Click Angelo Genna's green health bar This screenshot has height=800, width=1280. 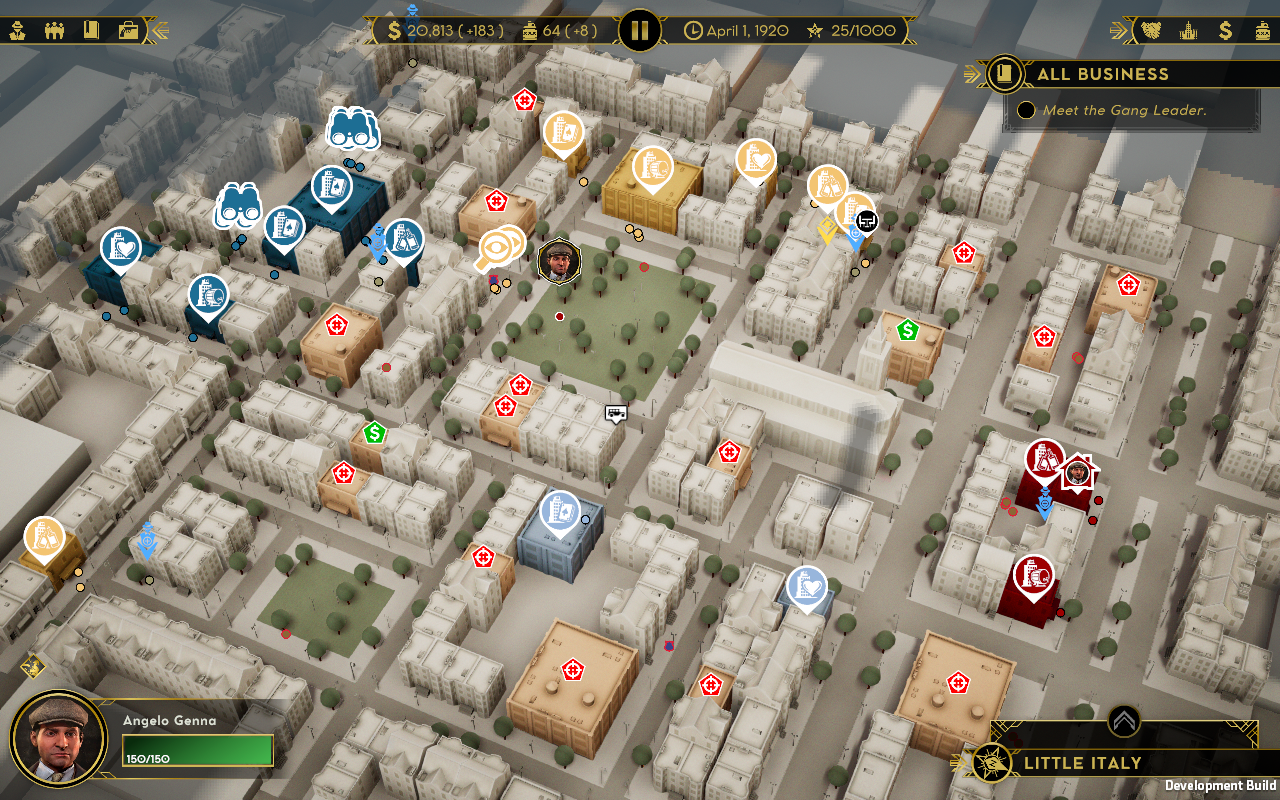pyautogui.click(x=197, y=750)
